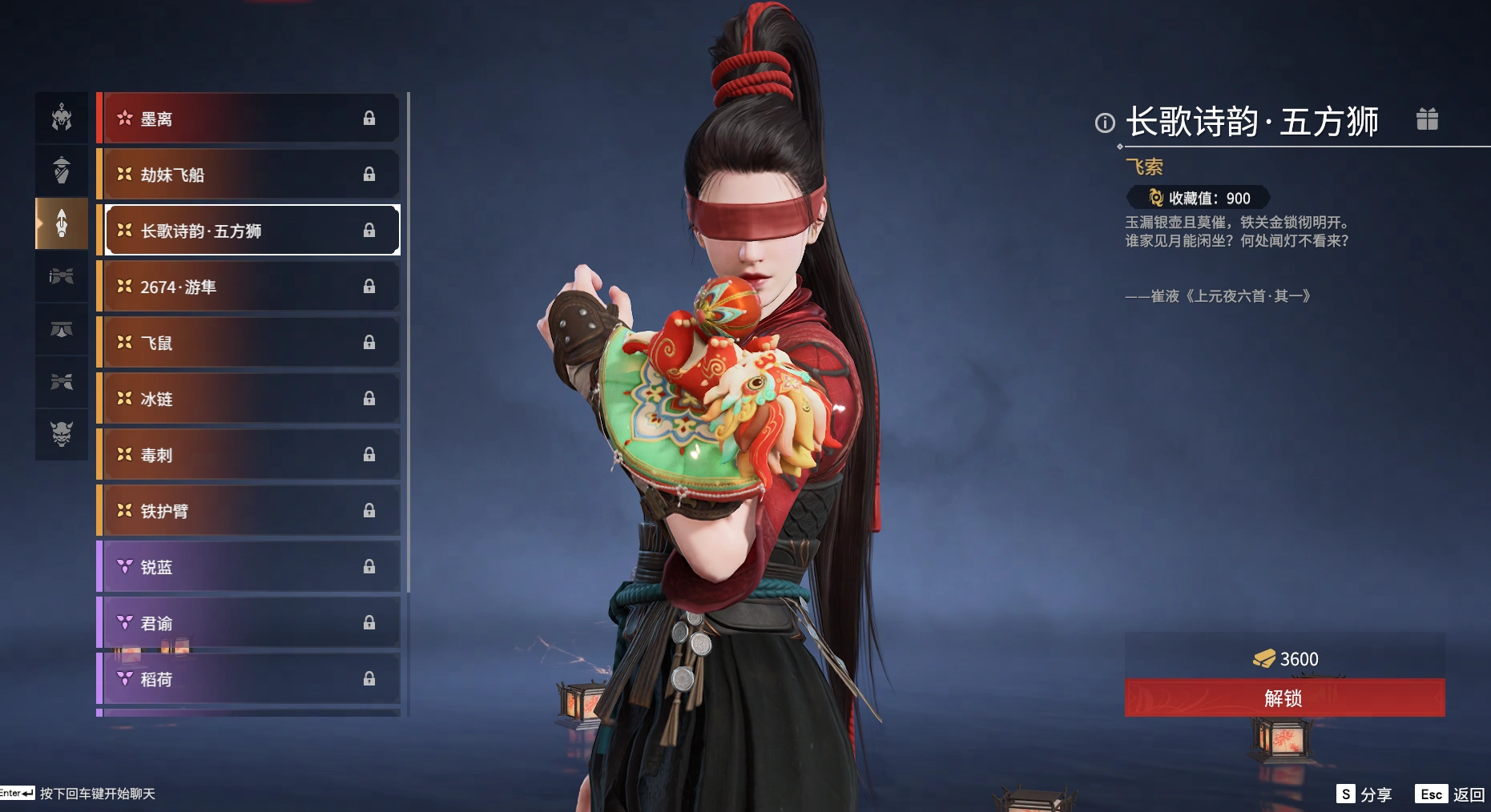Select the 墨离 skin entry
The image size is (1491, 812).
pyautogui.click(x=250, y=119)
